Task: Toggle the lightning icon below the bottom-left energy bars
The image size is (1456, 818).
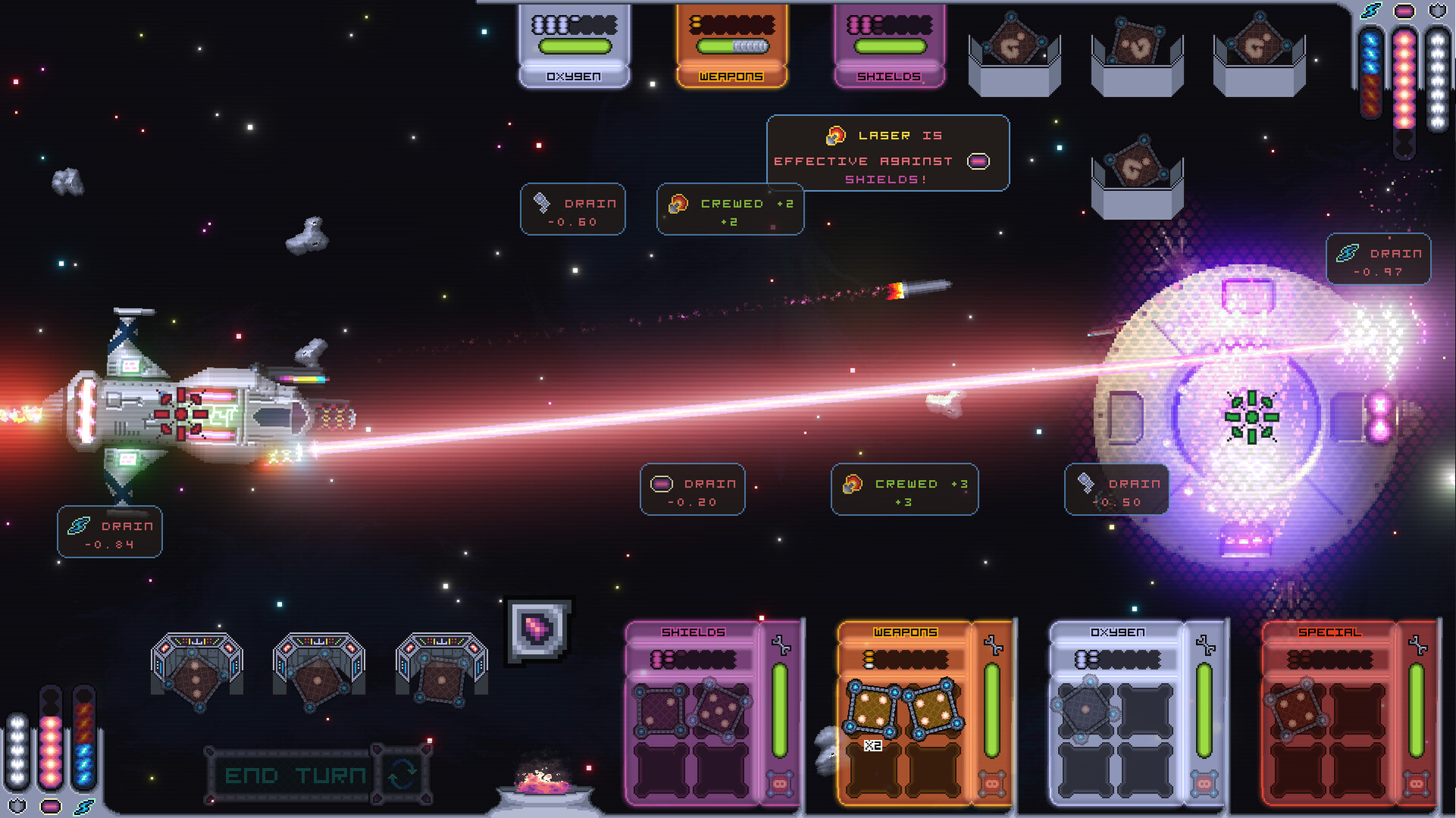Action: tap(83, 807)
